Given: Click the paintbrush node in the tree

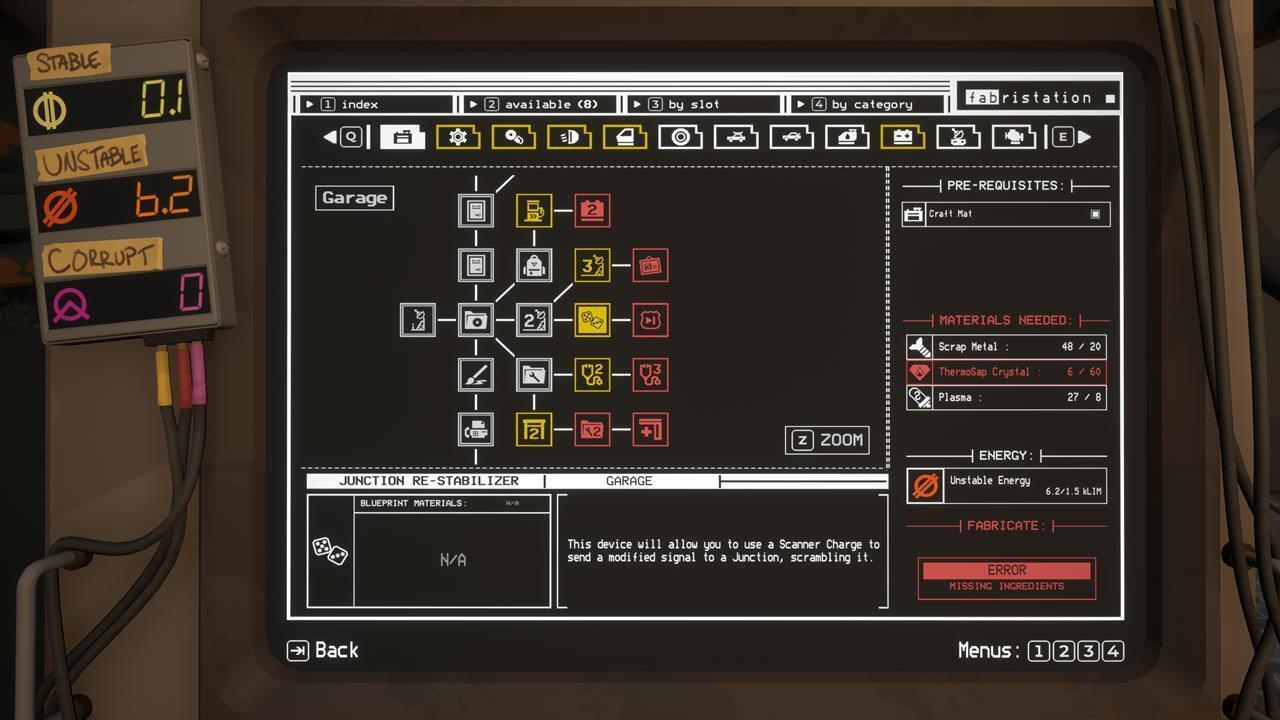Looking at the screenshot, I should click(x=477, y=374).
